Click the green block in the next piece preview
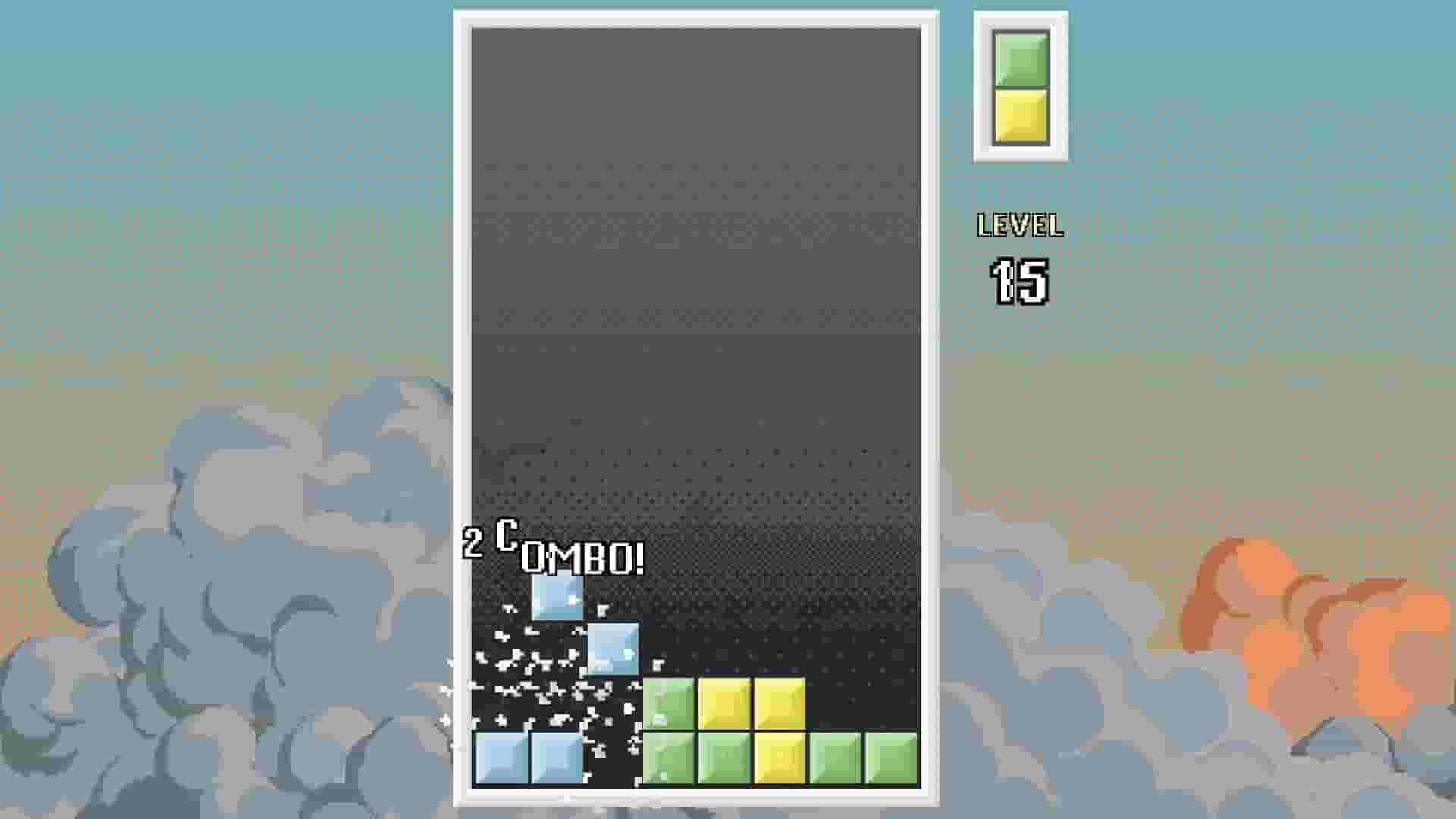Image resolution: width=1456 pixels, height=819 pixels. [x=1019, y=59]
